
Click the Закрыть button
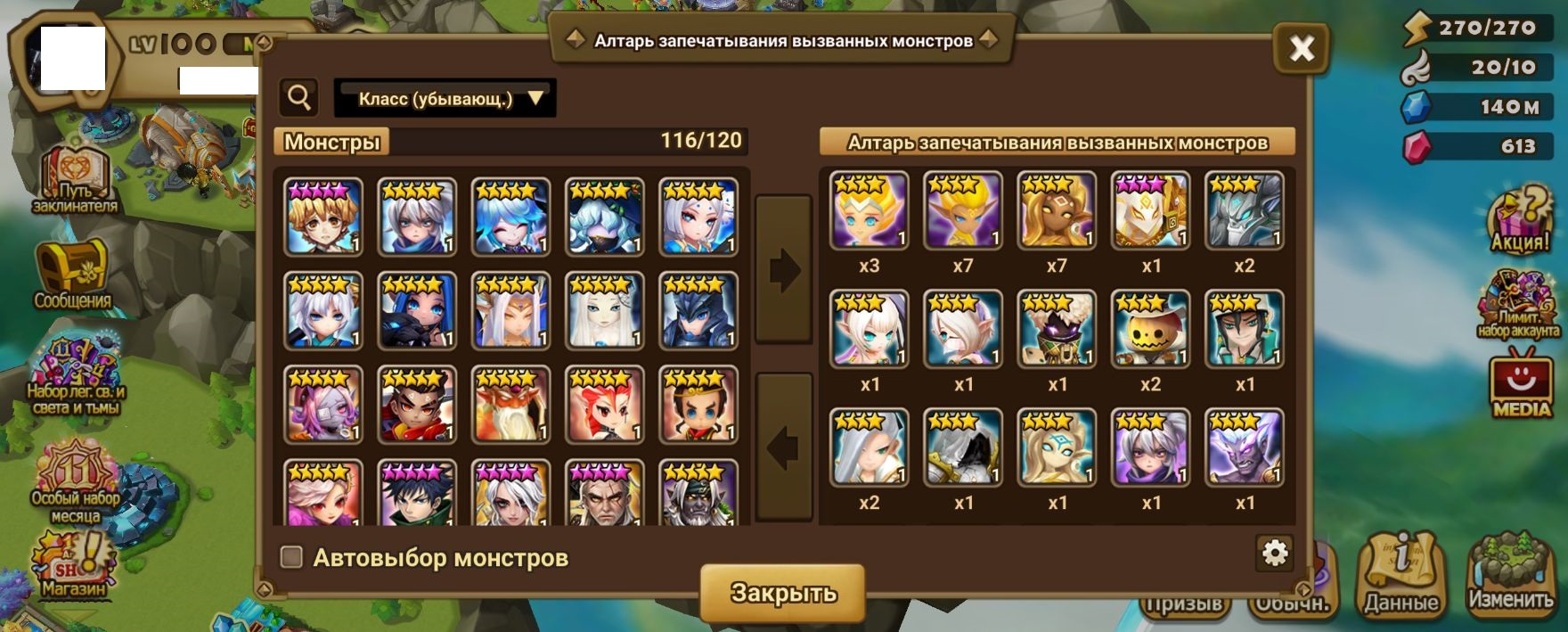(782, 593)
